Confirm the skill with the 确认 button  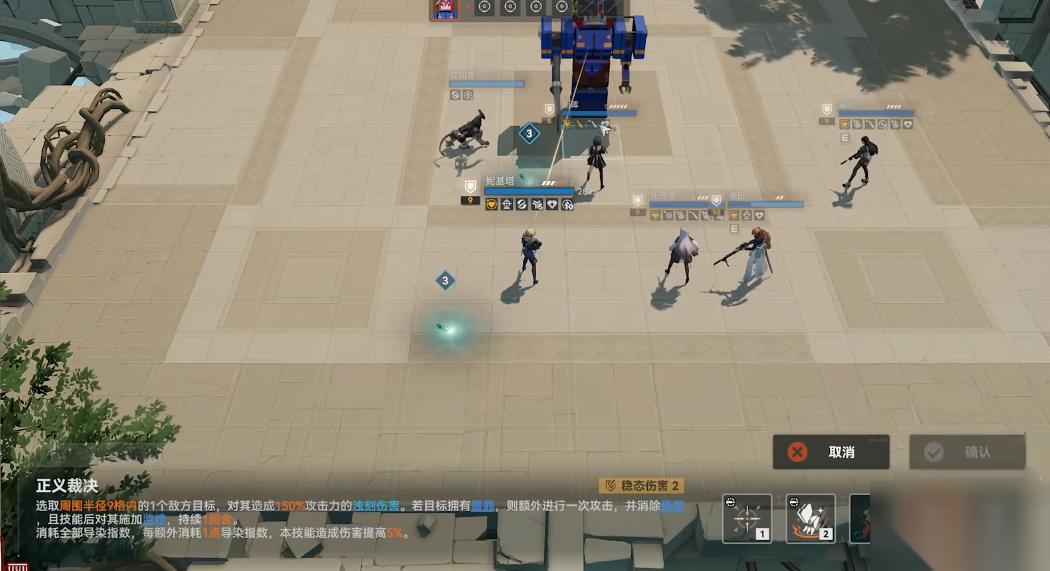(x=967, y=452)
